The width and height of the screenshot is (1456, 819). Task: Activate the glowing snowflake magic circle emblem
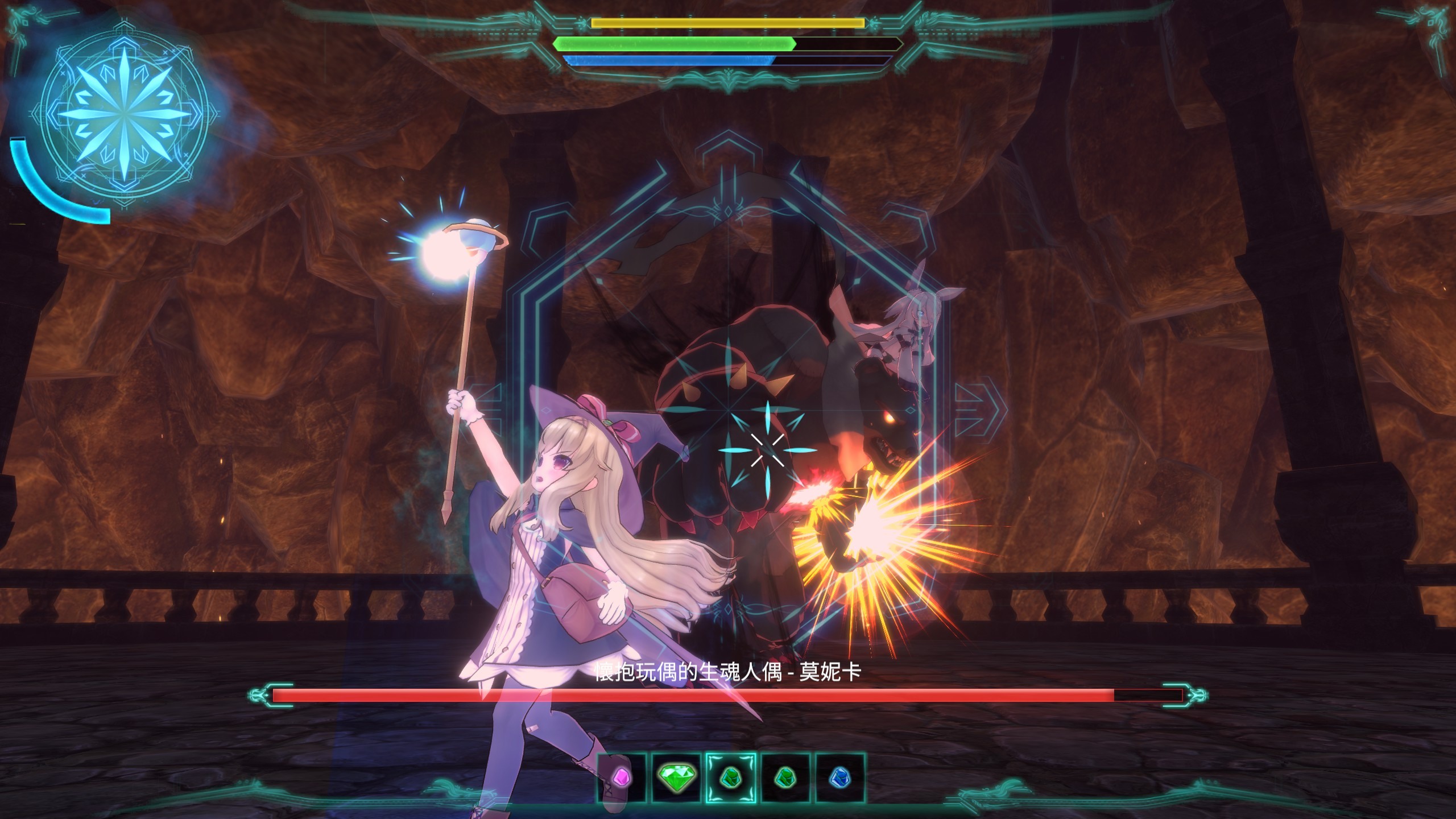coord(124,113)
